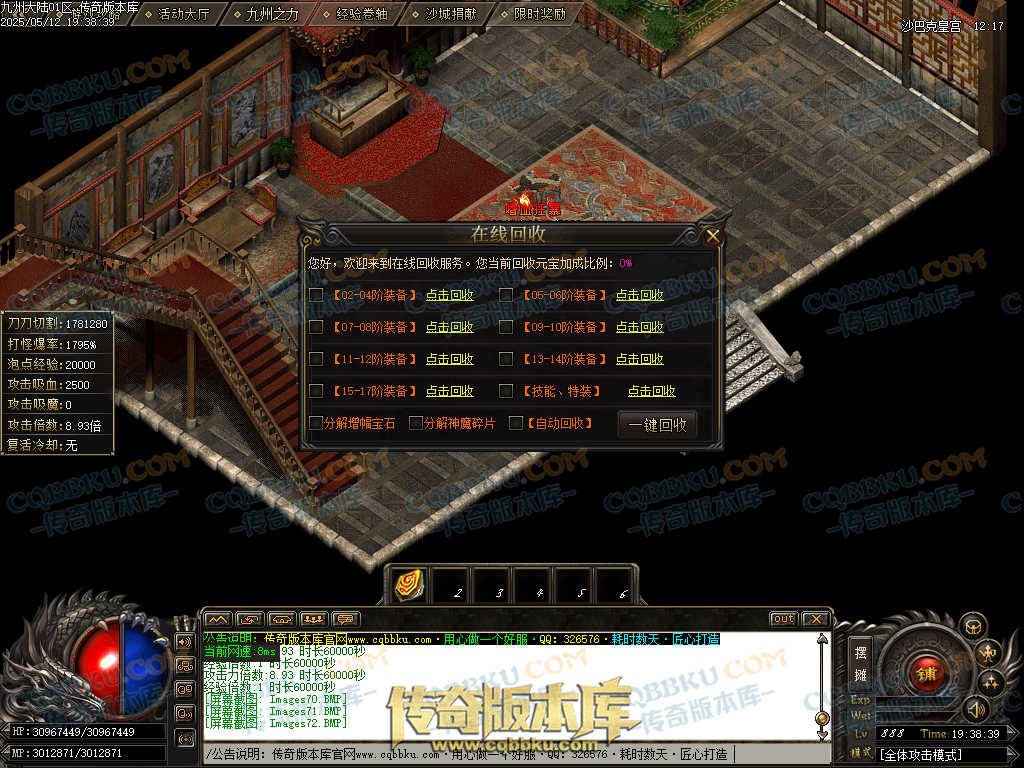1024x768 pixels.
Task: Close the 在线回收 recycle window
Action: (712, 237)
